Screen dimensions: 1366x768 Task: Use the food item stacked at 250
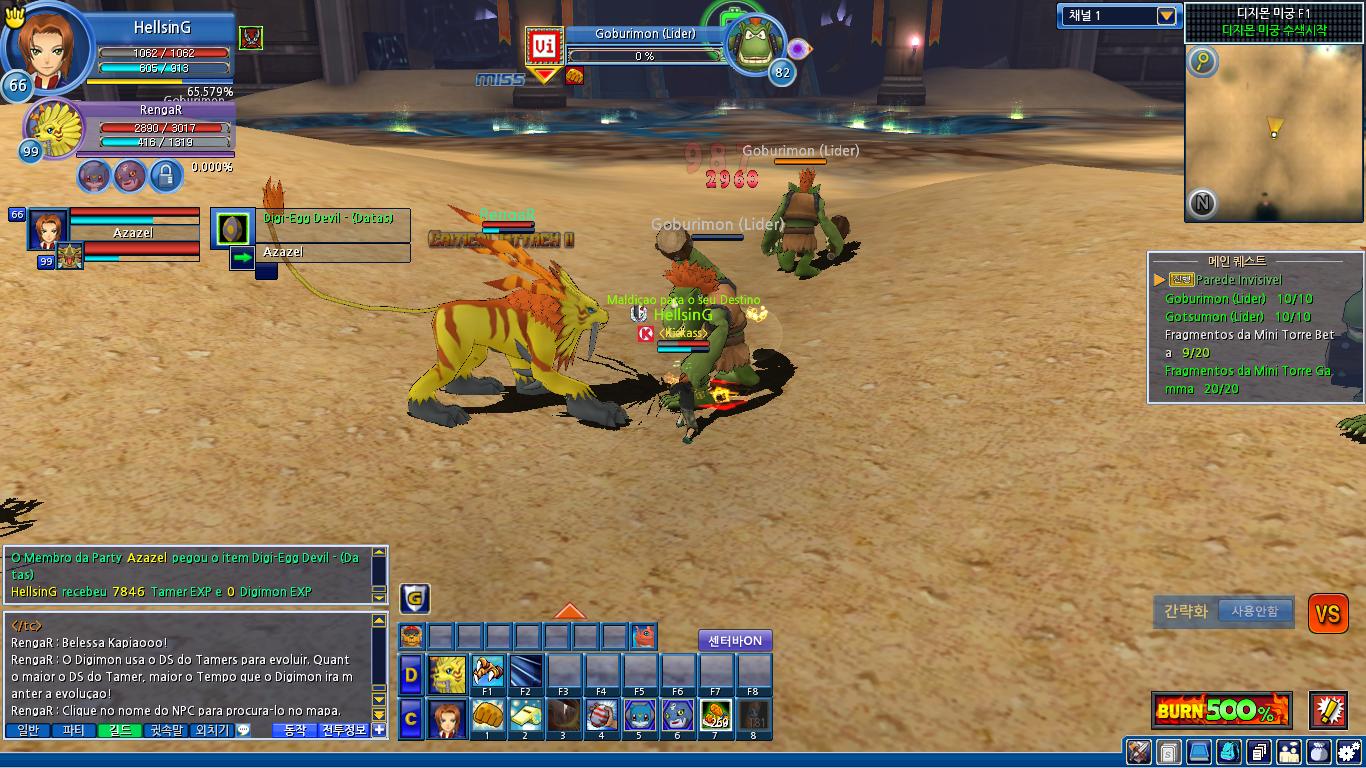(715, 716)
